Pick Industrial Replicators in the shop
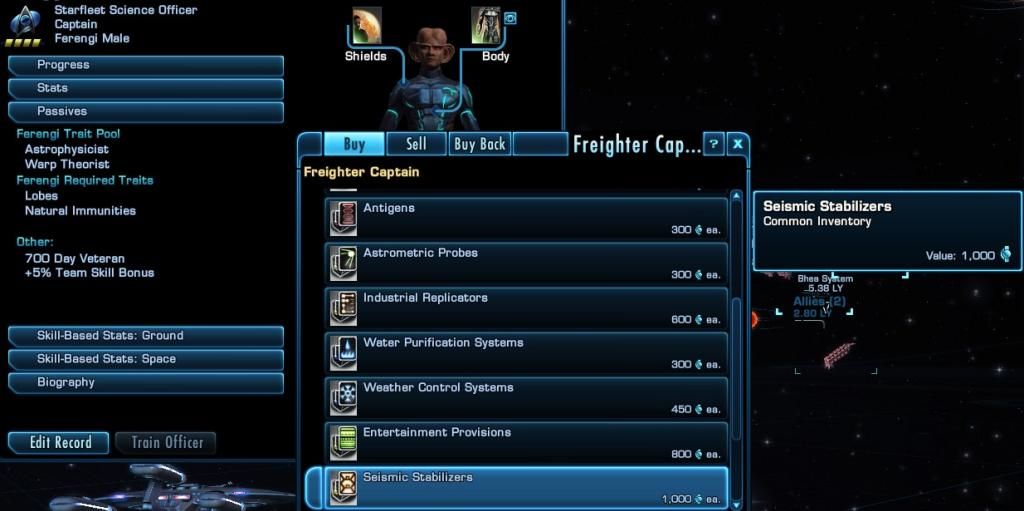This screenshot has width=1024, height=511. pos(526,308)
